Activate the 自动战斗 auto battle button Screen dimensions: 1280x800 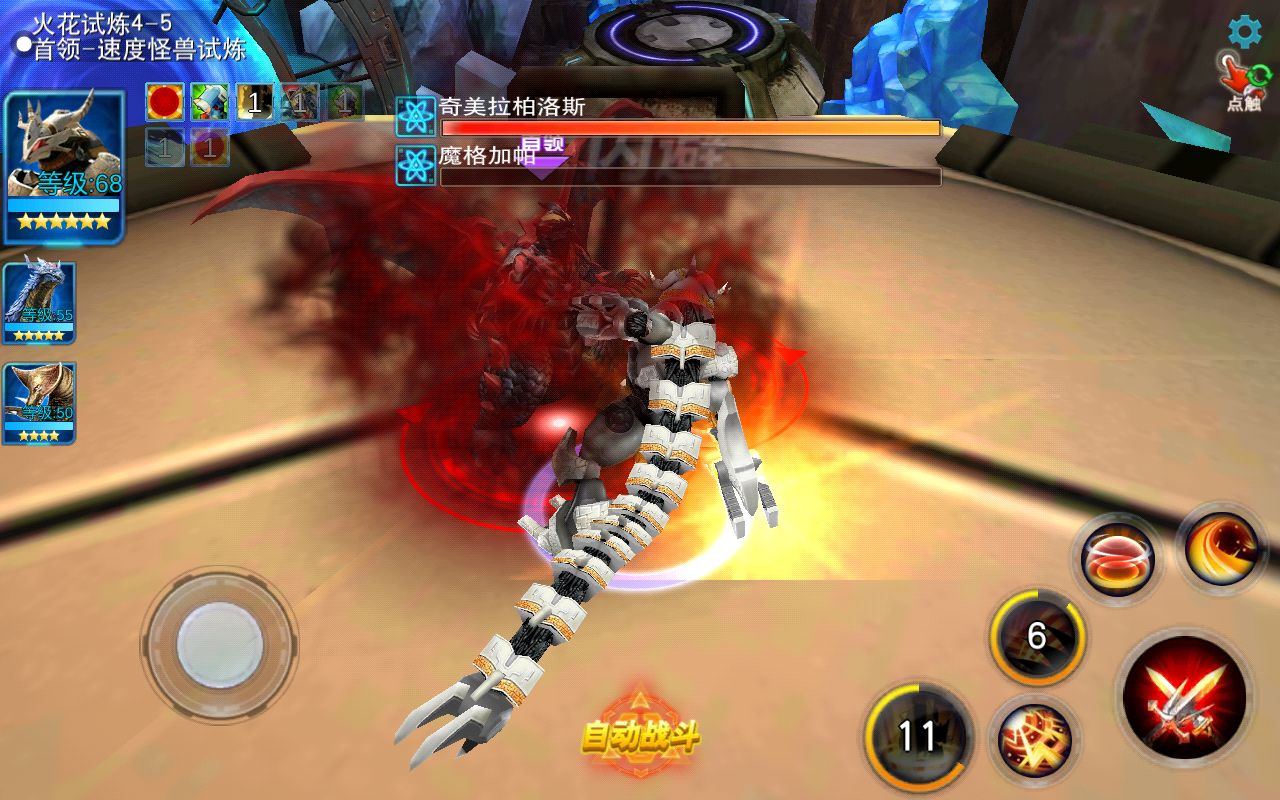coord(640,736)
